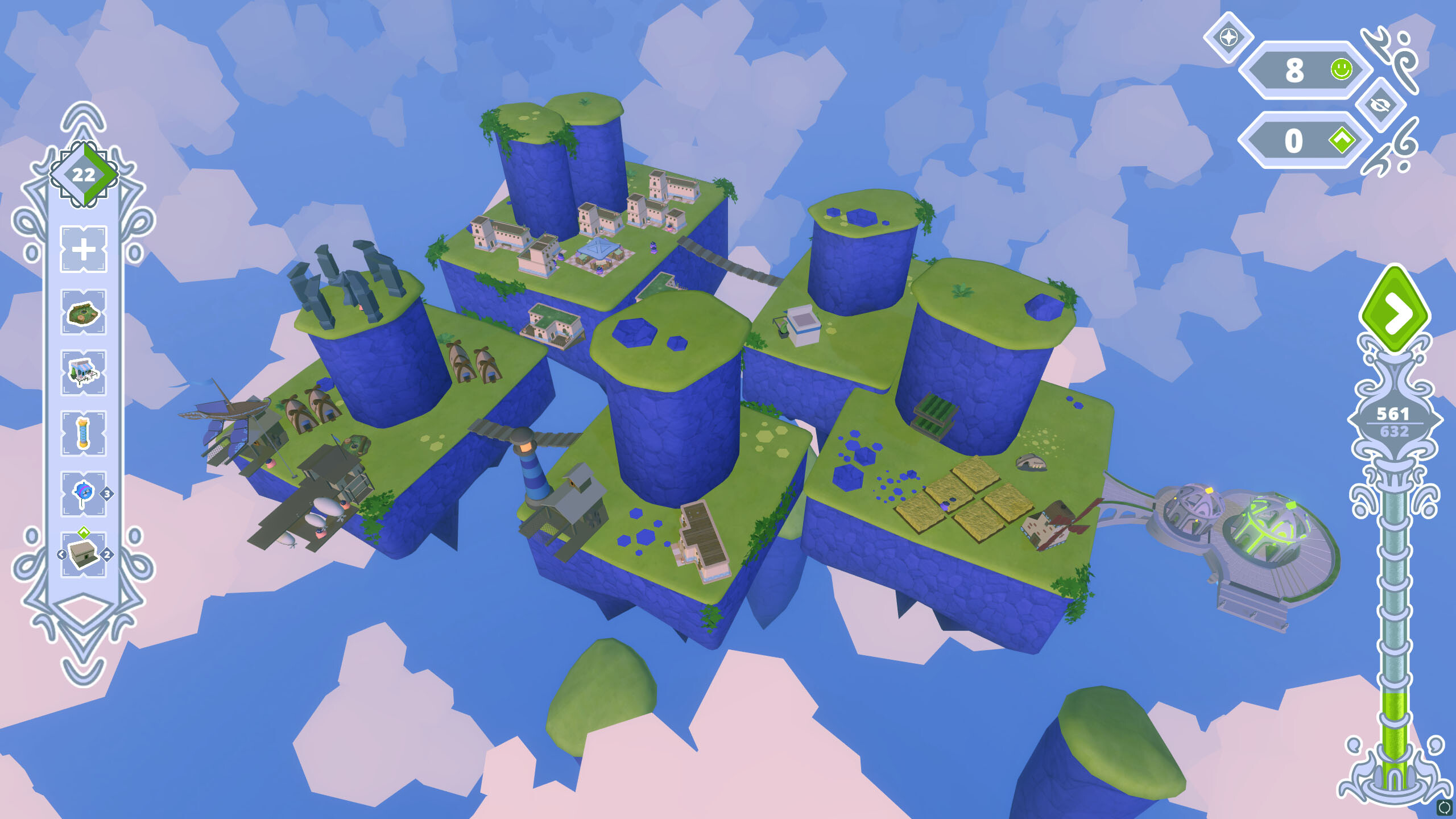Click the 3 badge on the balloon slot
1456x819 pixels.
click(107, 486)
